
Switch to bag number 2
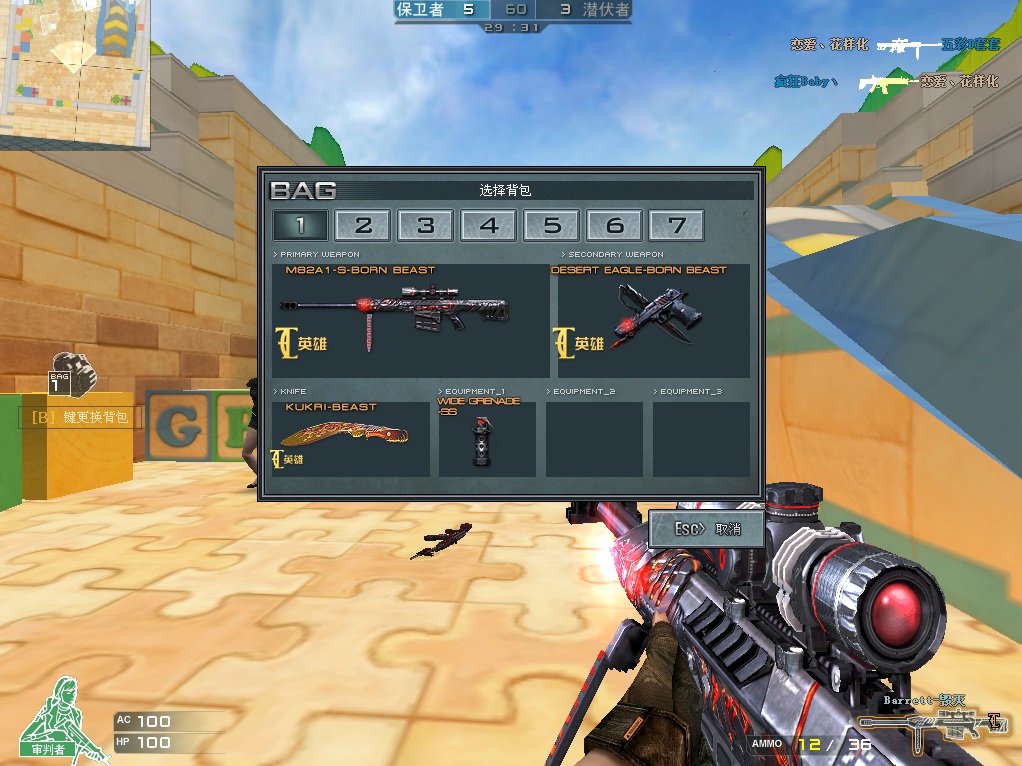click(x=363, y=226)
